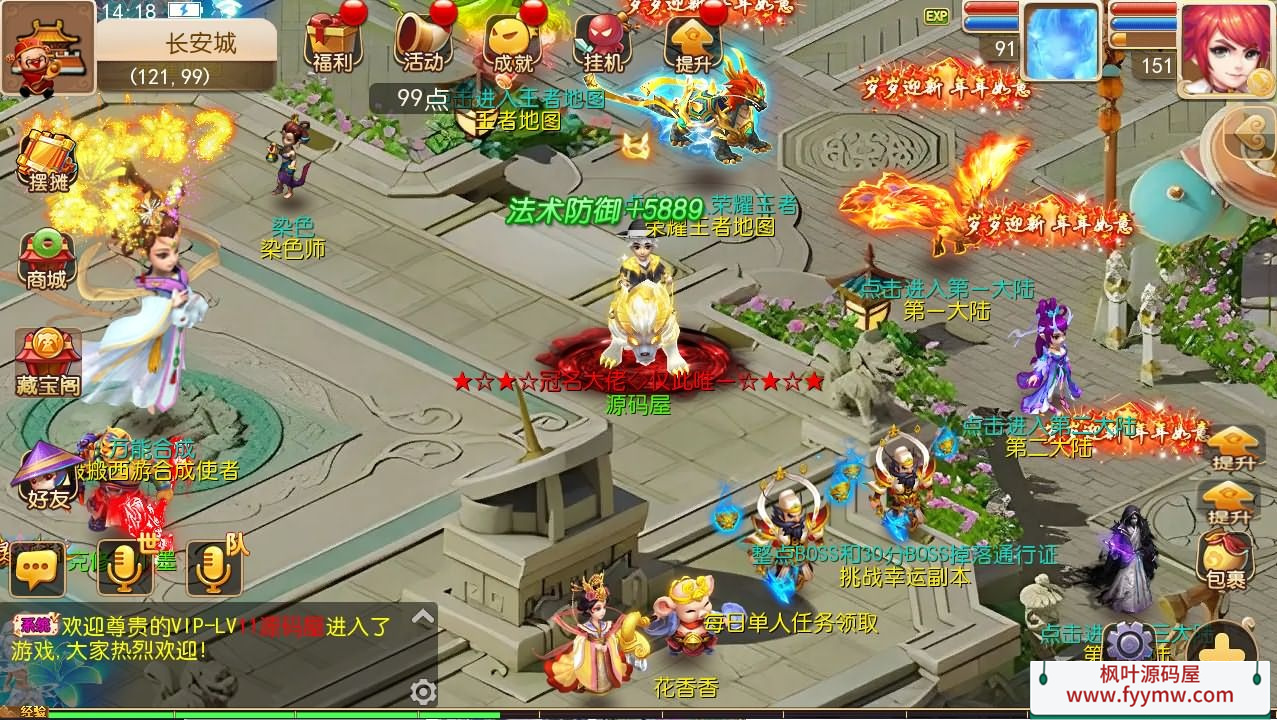The height and width of the screenshot is (720, 1277).
Task: Select the blue spirit pet portrait
Action: tap(1061, 43)
